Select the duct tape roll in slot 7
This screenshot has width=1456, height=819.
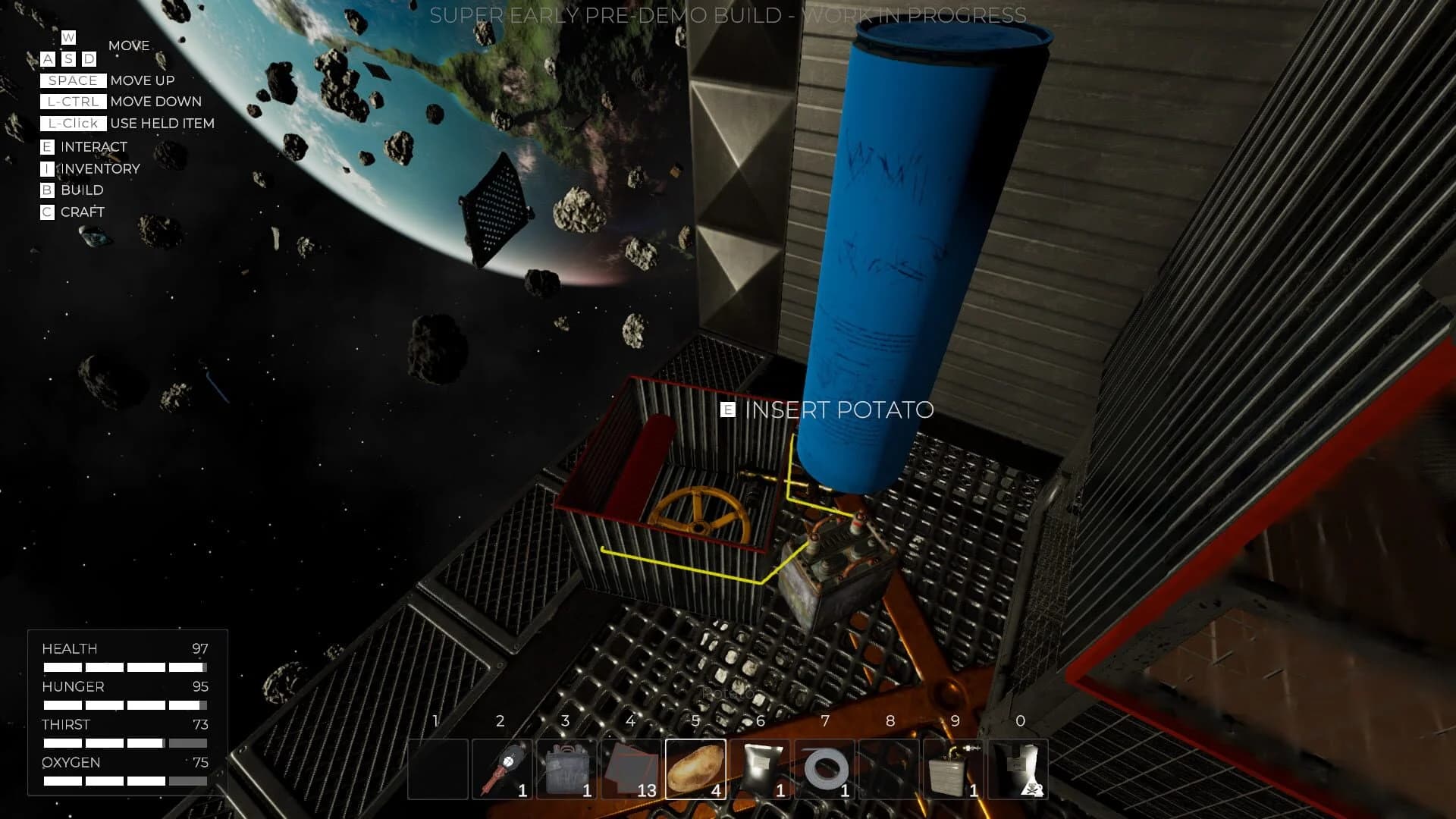tap(826, 768)
